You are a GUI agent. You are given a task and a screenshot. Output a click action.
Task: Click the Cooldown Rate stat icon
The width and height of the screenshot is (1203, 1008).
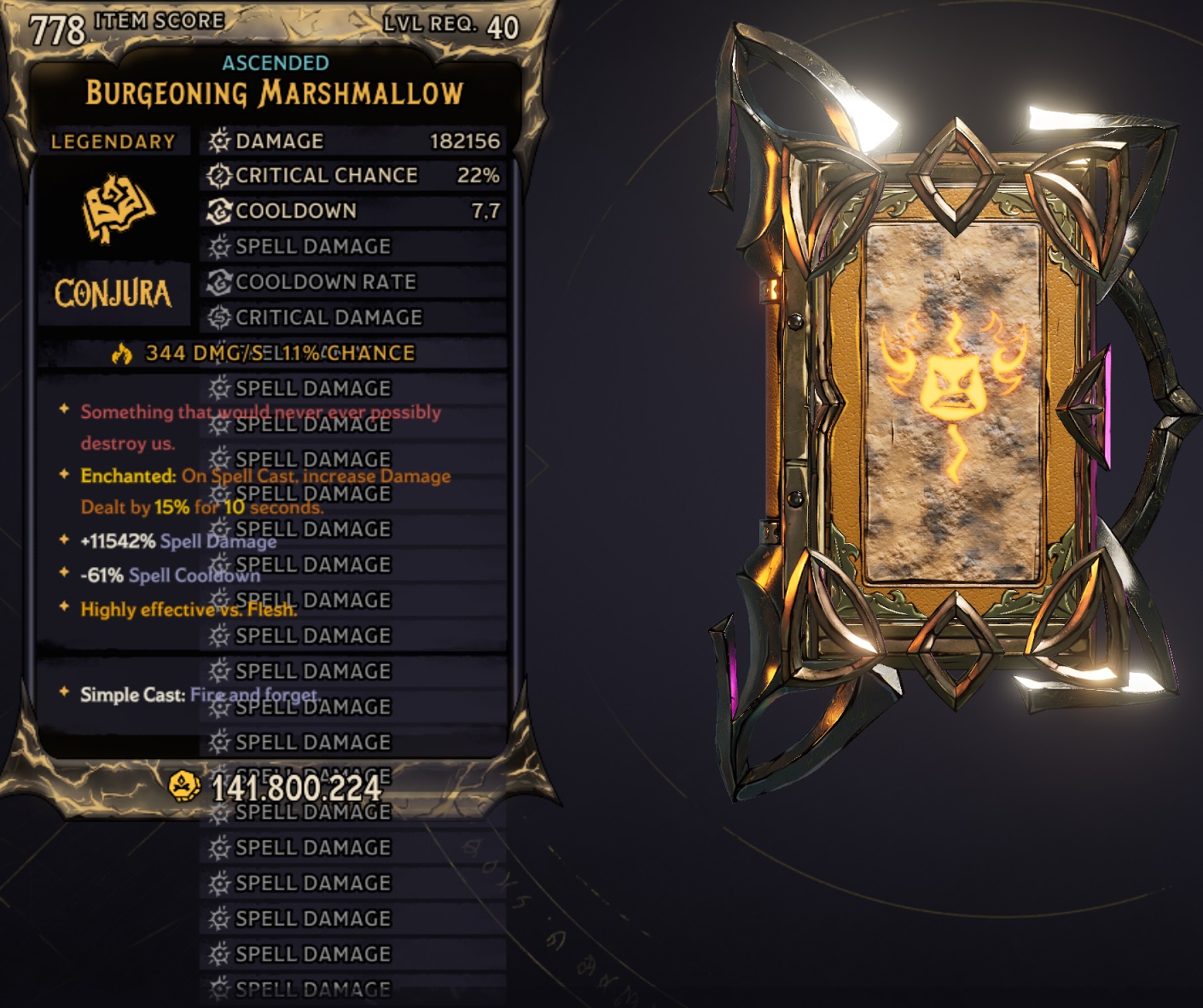[x=218, y=281]
